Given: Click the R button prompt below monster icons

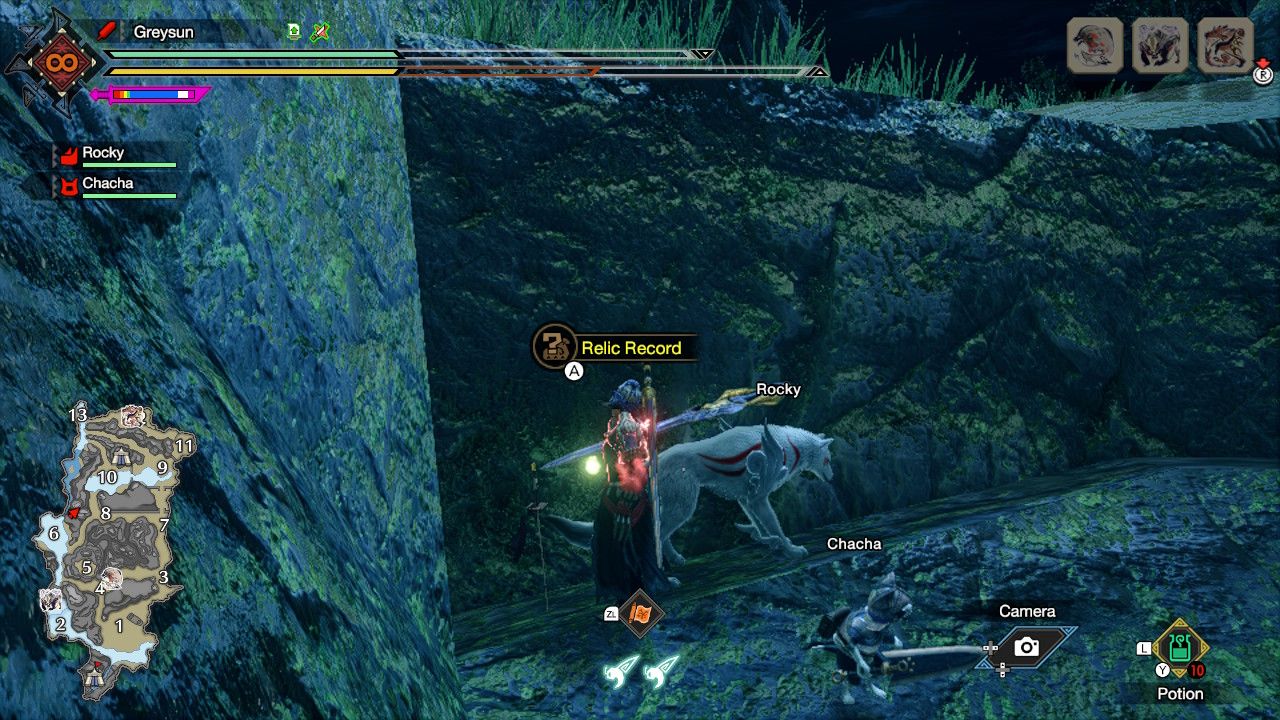Looking at the screenshot, I should (x=1262, y=75).
